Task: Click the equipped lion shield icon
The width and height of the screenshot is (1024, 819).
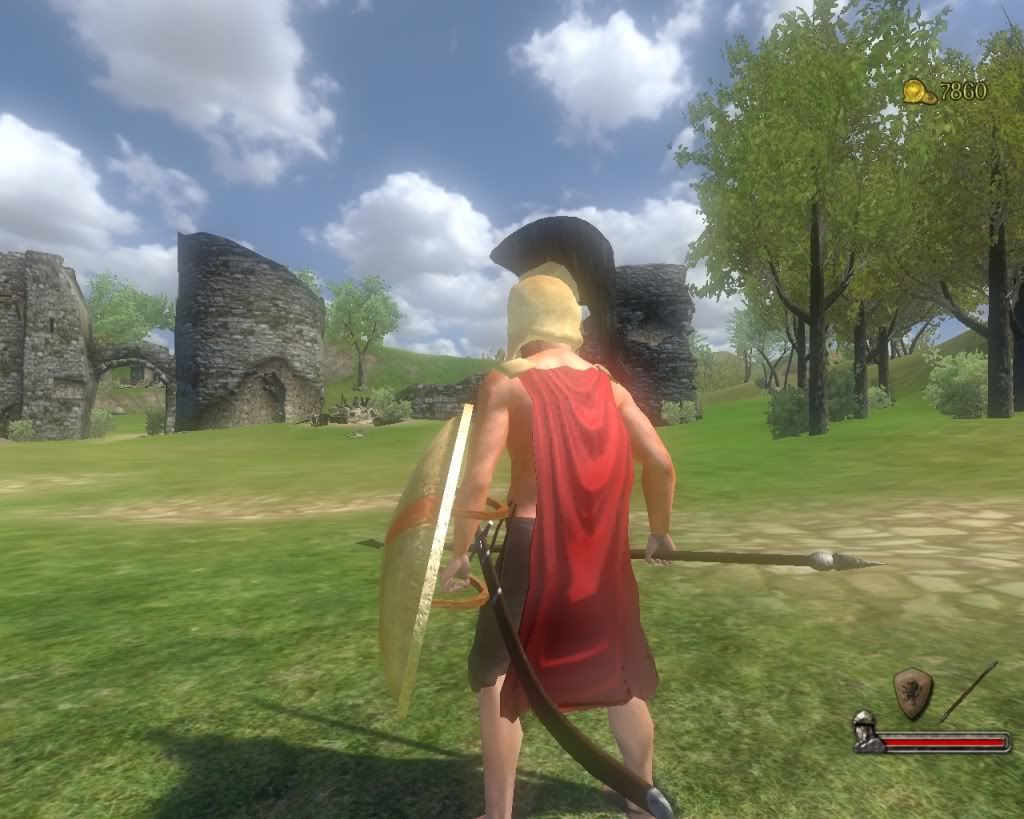Action: [x=912, y=693]
